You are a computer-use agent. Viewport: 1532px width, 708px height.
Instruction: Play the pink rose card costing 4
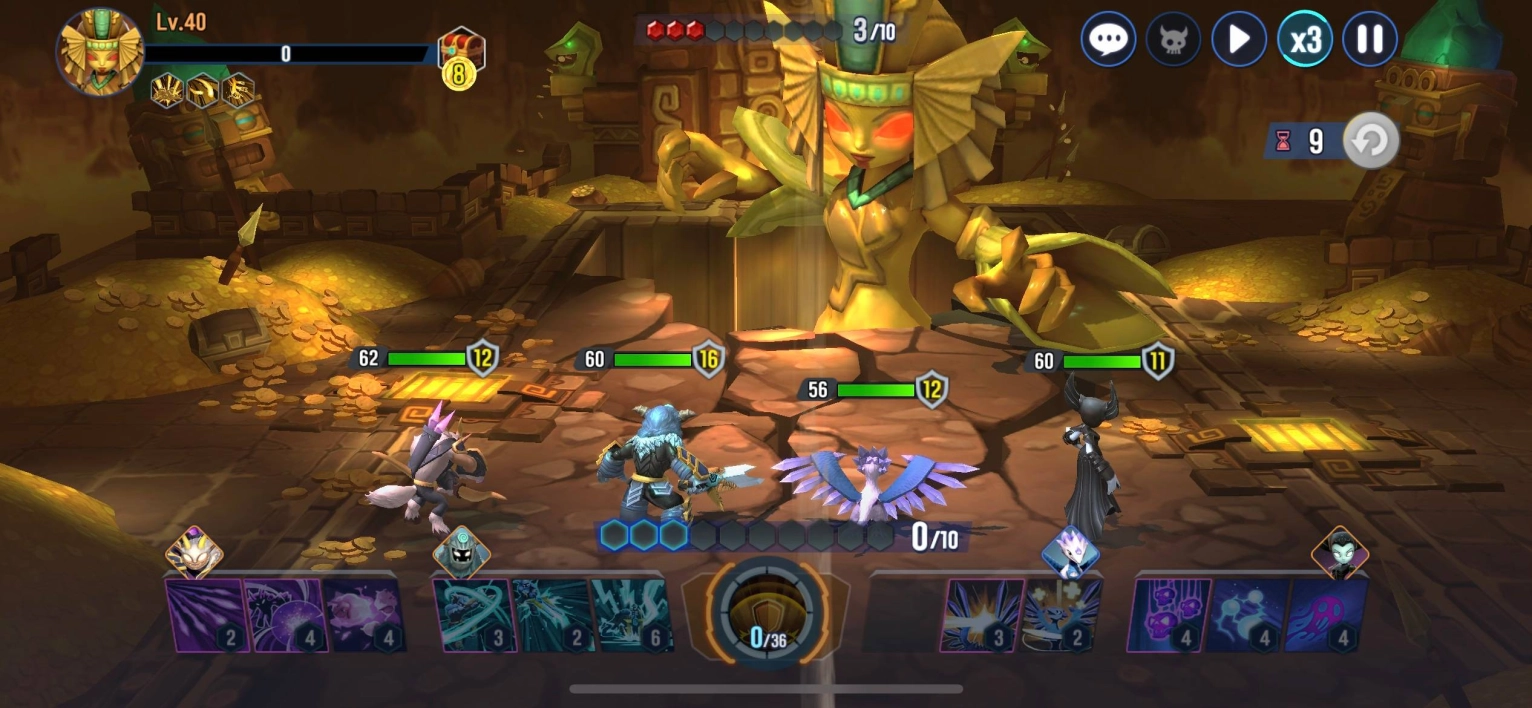364,615
